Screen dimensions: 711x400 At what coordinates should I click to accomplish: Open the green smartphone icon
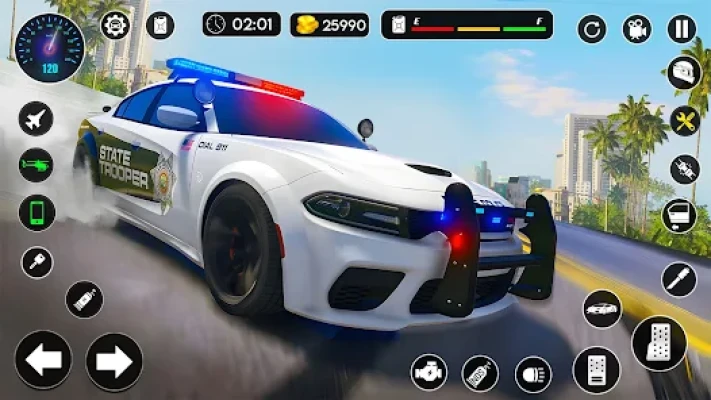pyautogui.click(x=36, y=212)
